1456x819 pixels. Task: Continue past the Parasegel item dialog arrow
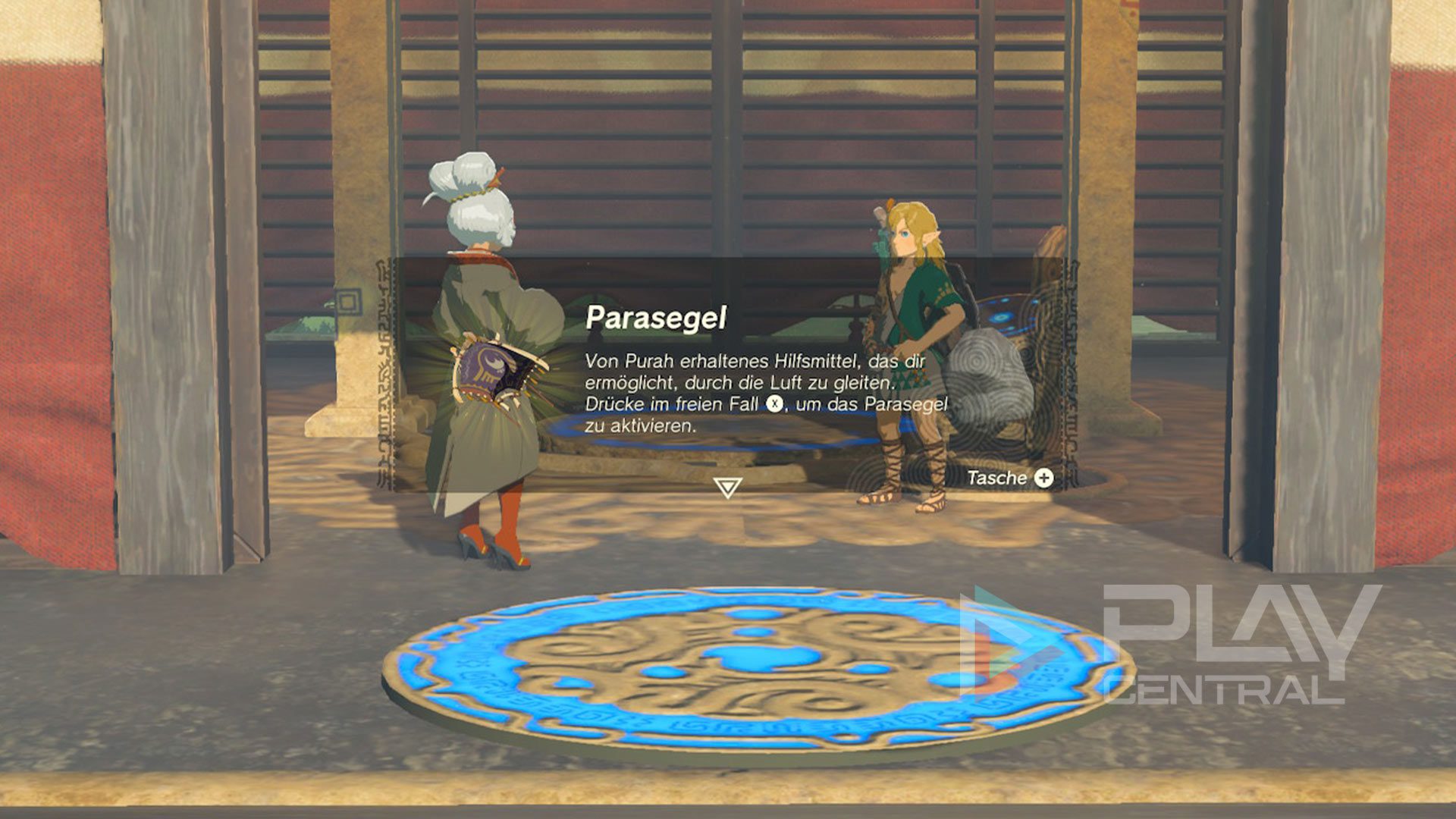click(x=726, y=487)
